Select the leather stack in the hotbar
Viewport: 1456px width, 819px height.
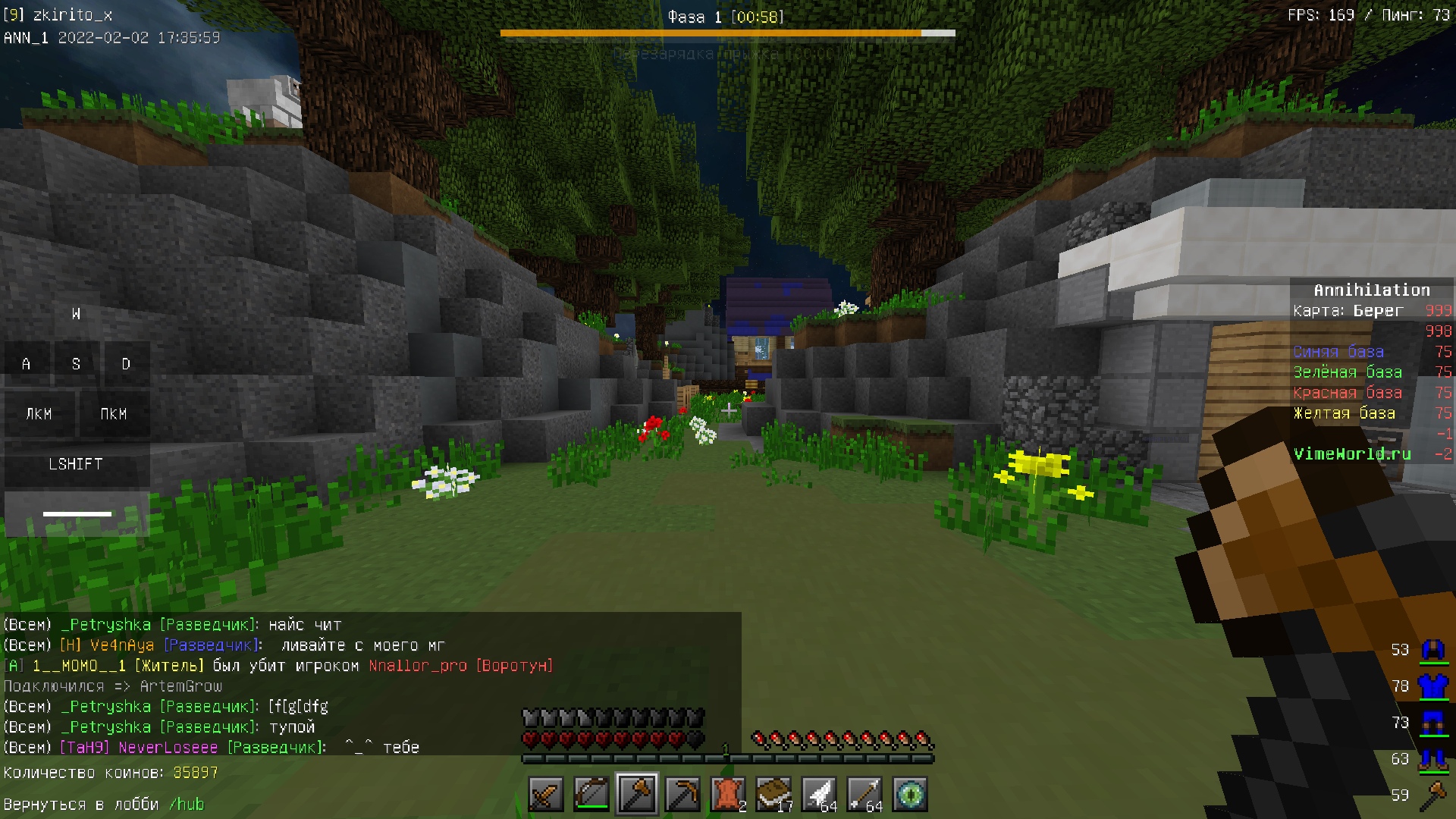click(x=728, y=794)
